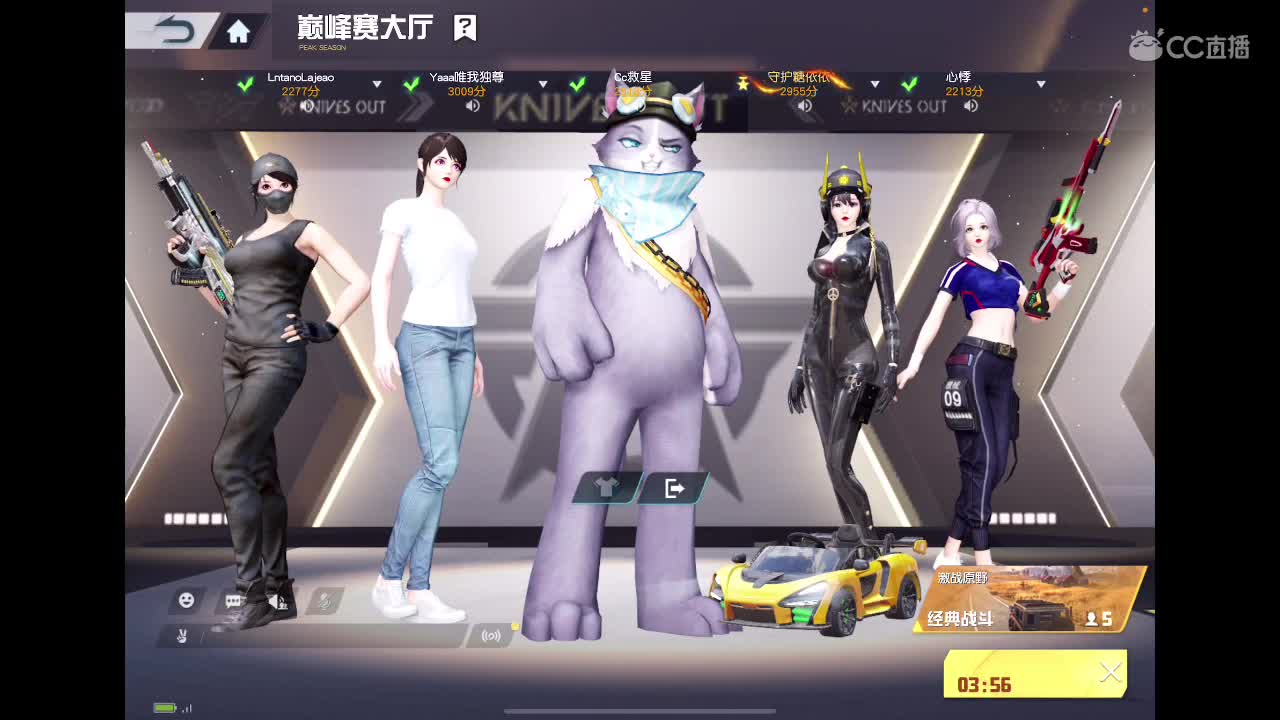Viewport: 1280px width, 720px height.
Task: Dismiss the 03:56 countdown banner with the X
Action: click(1110, 672)
